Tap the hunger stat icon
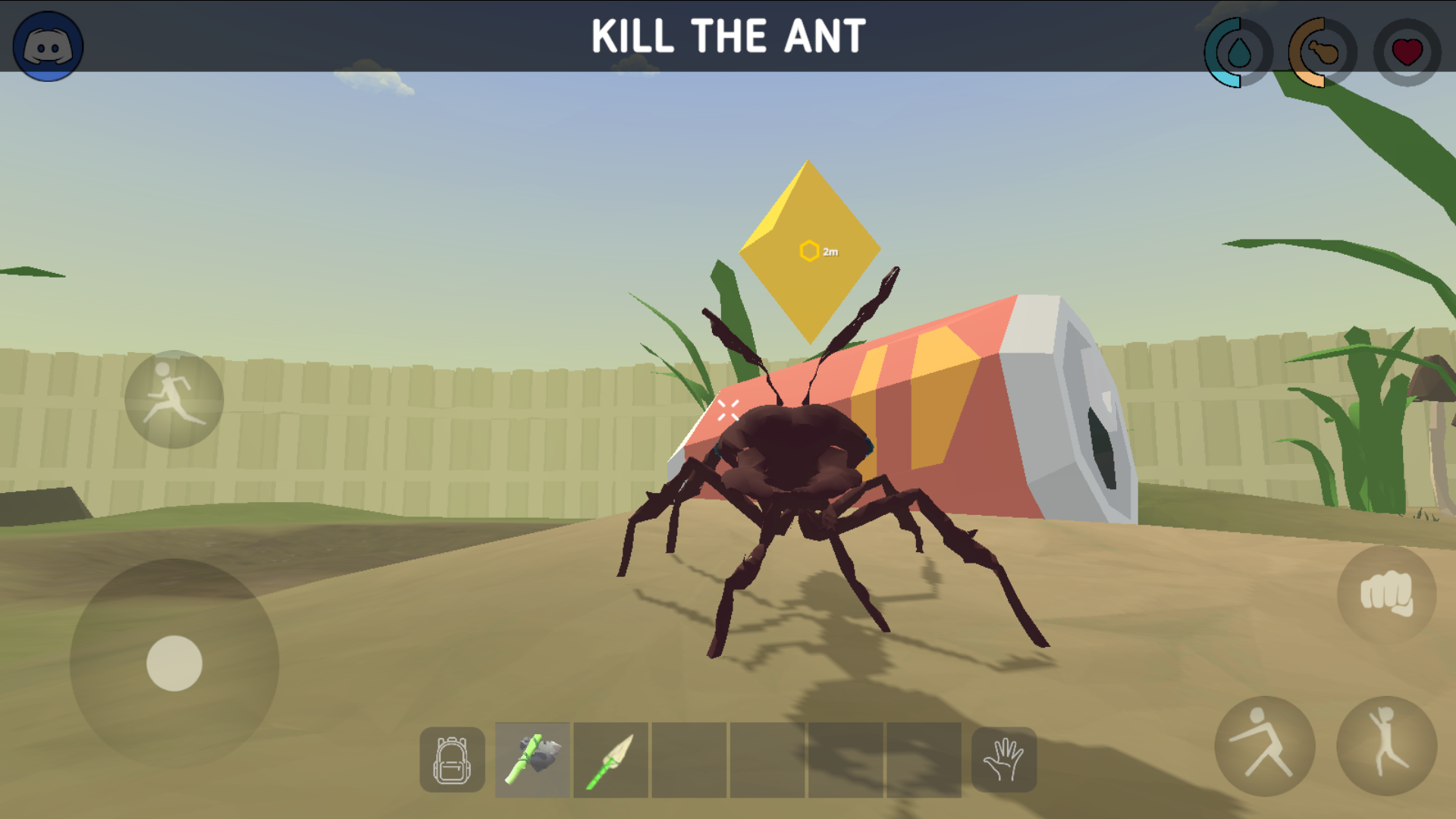This screenshot has height=819, width=1456. click(1319, 53)
